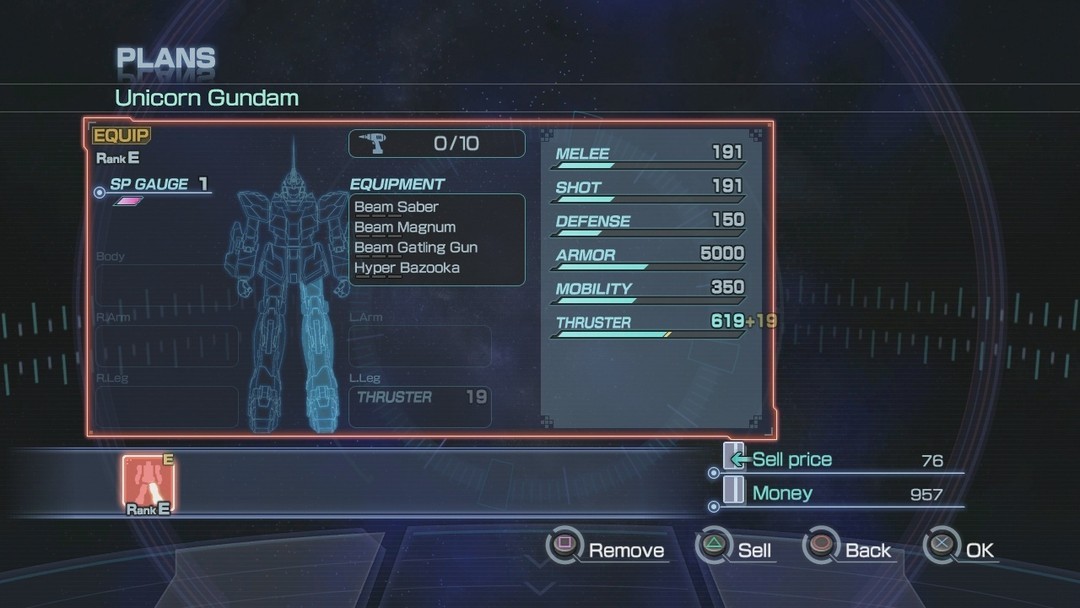Viewport: 1080px width, 608px height.
Task: Select the Rank E plan thumbnail
Action: 148,482
